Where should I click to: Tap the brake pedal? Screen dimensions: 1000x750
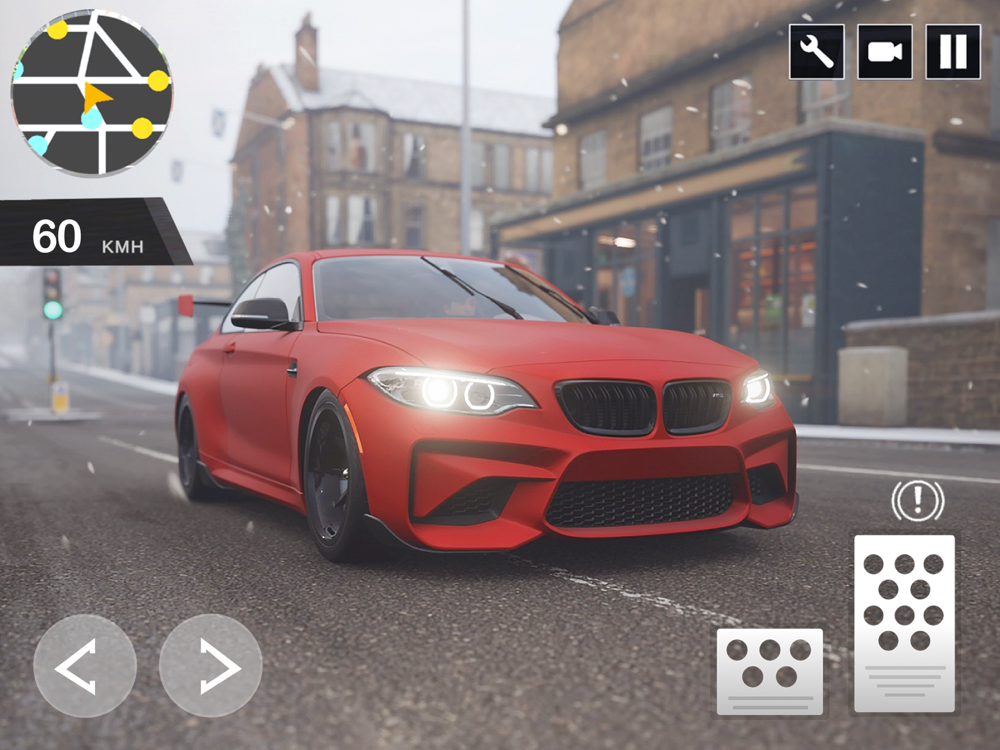770,671
